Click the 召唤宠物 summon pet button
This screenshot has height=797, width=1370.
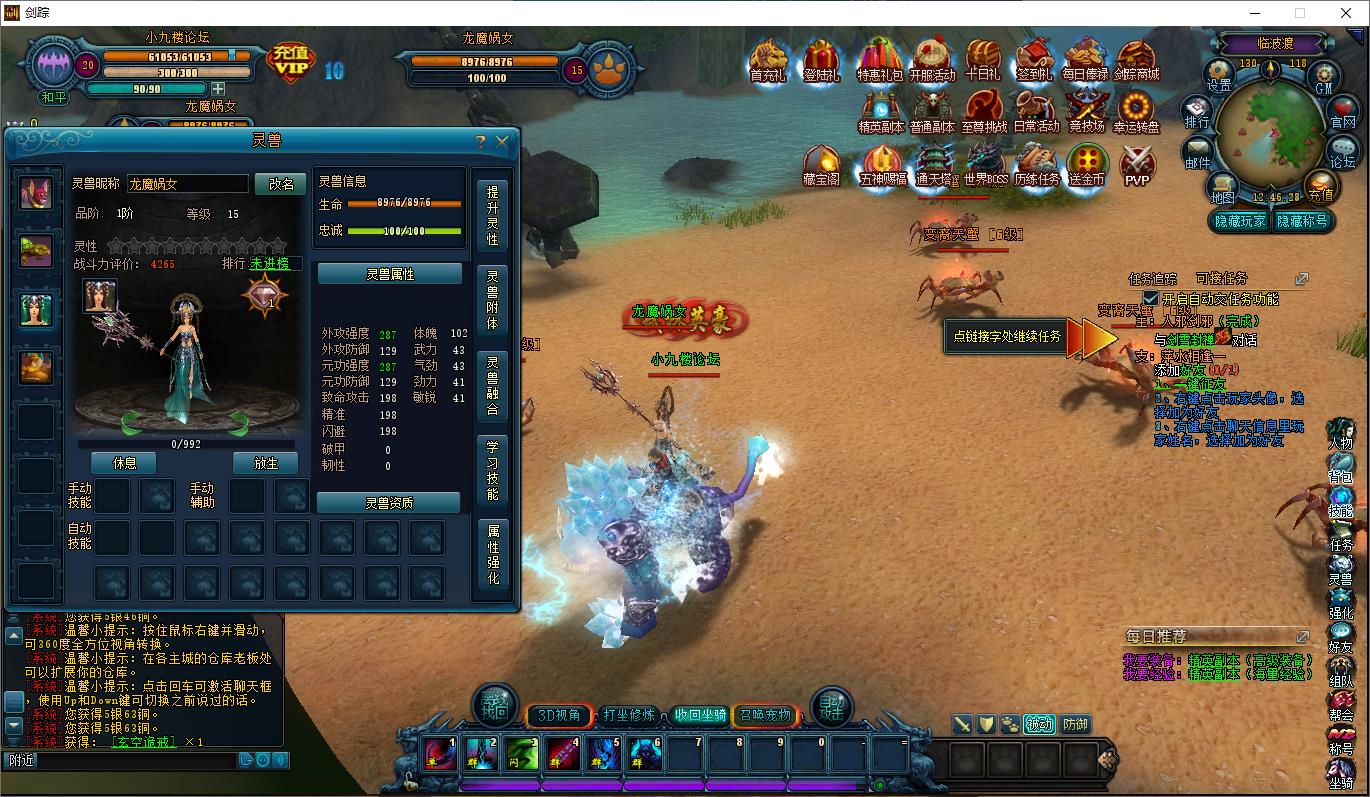tap(765, 715)
